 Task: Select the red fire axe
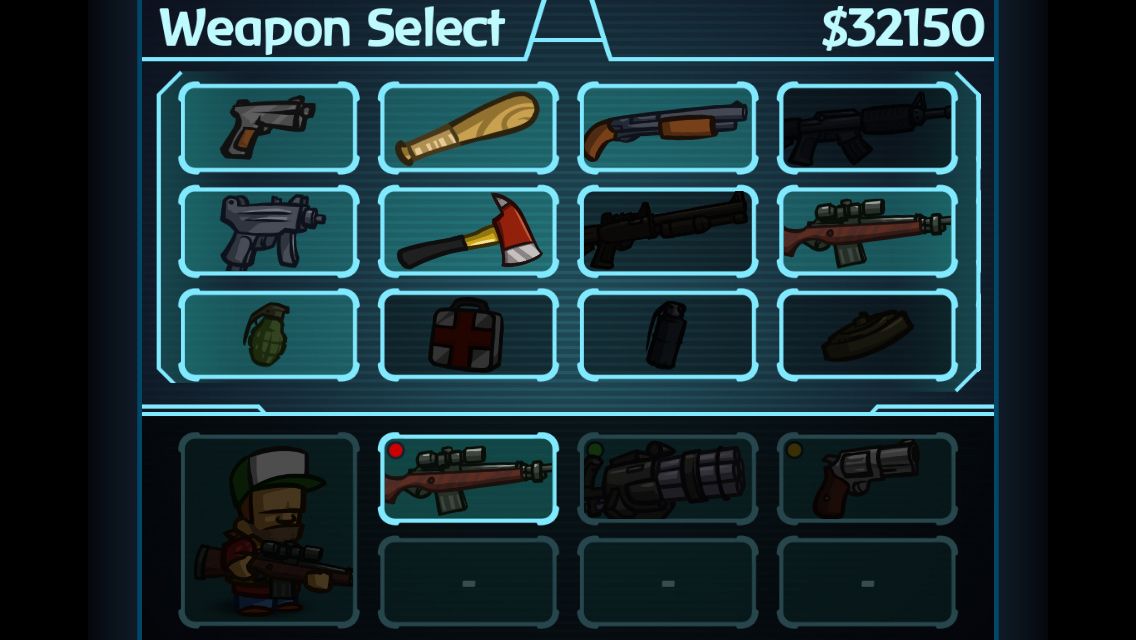coord(468,231)
